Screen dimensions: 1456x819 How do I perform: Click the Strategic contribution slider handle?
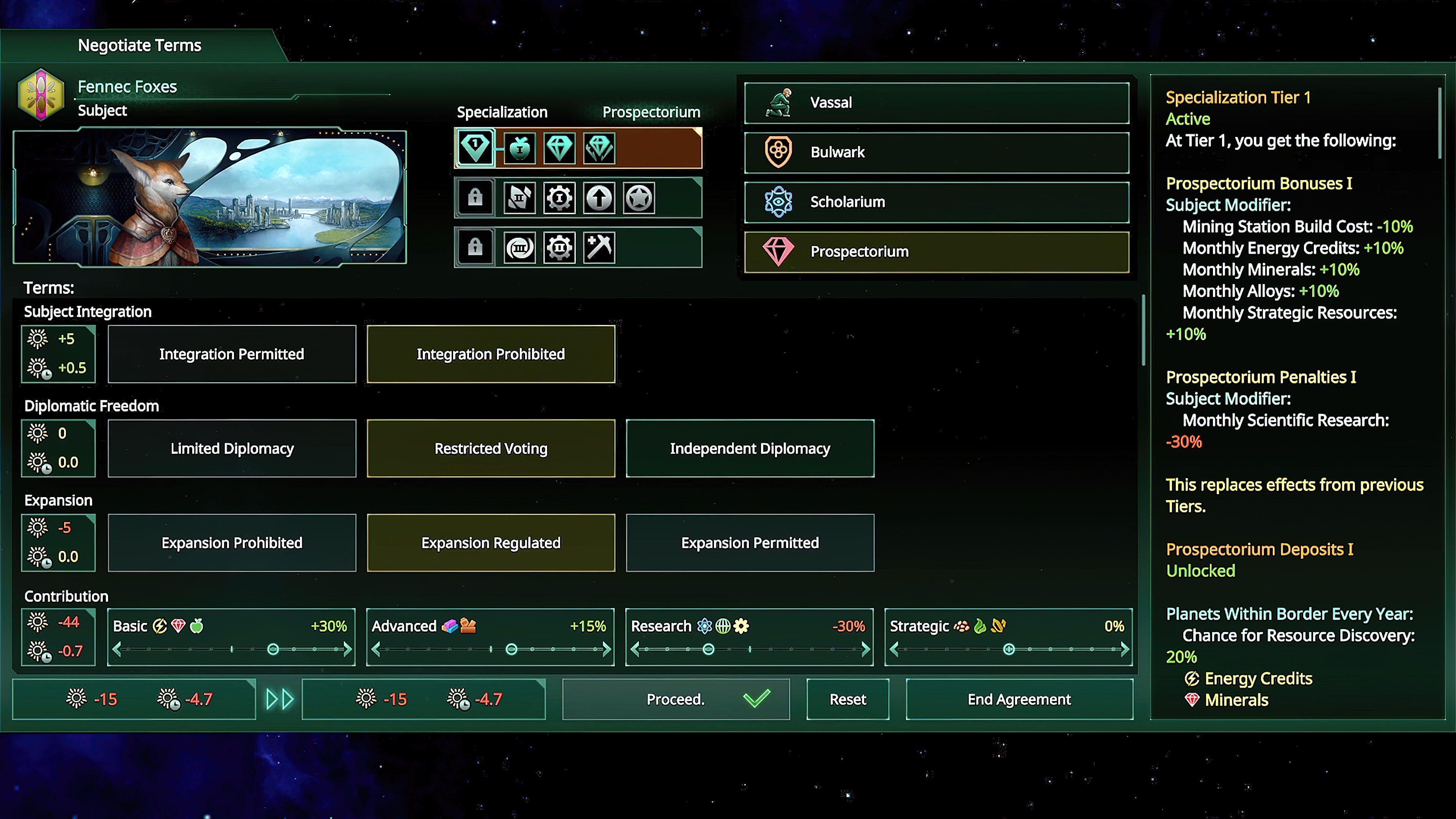pos(1009,649)
